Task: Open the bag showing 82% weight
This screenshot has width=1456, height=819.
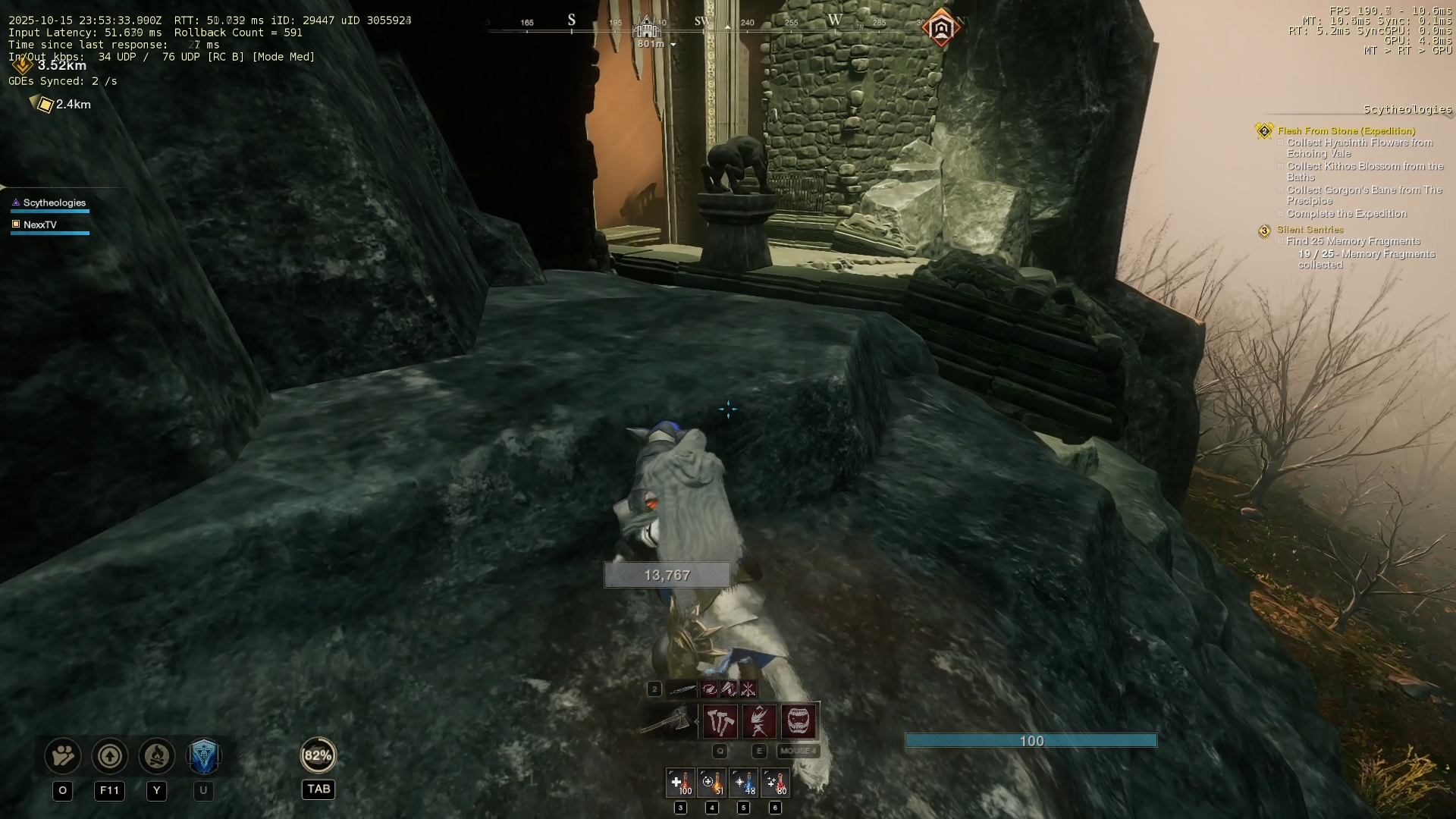Action: pyautogui.click(x=318, y=755)
